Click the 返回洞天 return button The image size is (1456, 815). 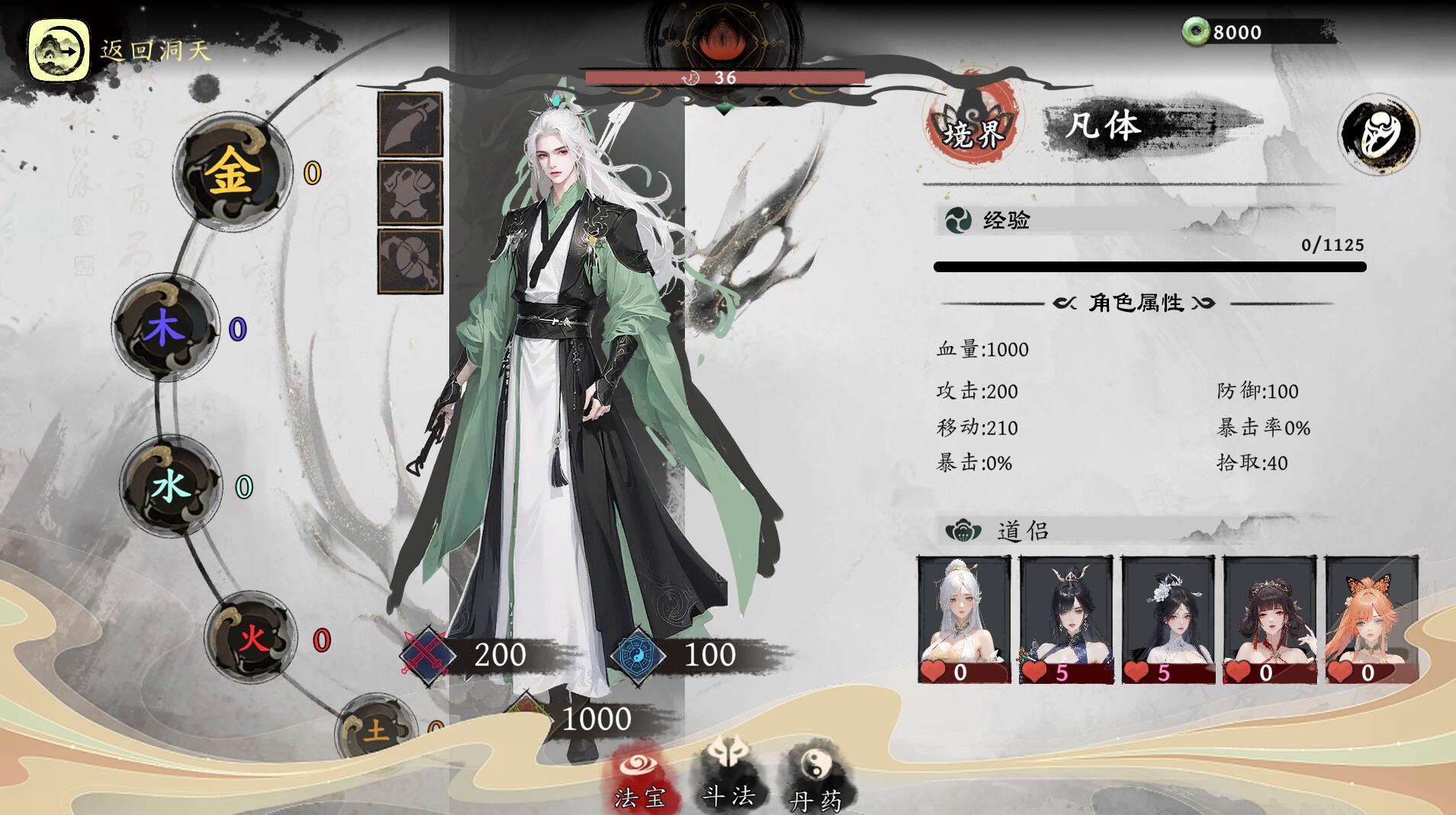coord(59,51)
